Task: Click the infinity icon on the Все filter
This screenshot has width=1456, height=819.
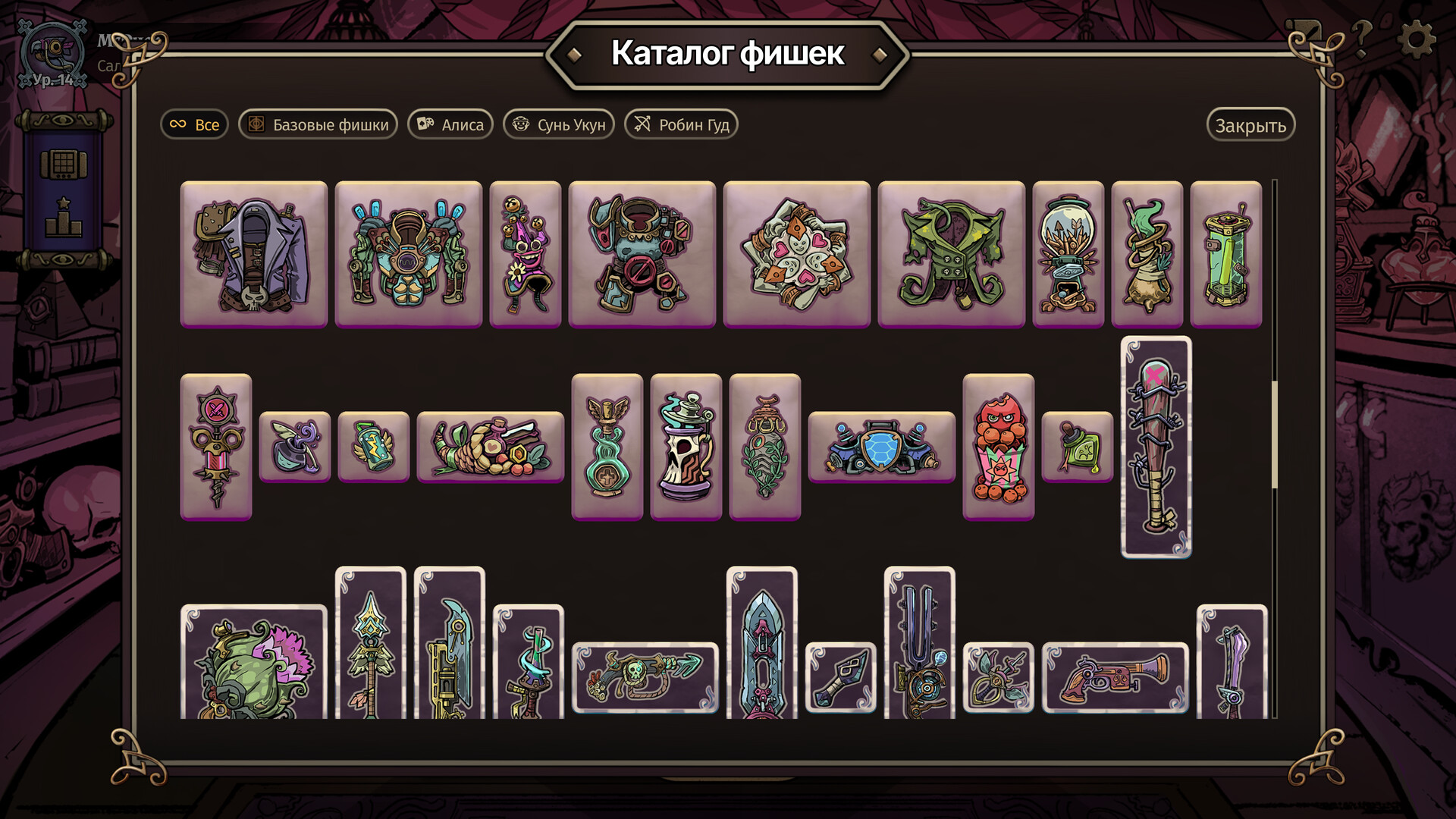Action: click(179, 124)
